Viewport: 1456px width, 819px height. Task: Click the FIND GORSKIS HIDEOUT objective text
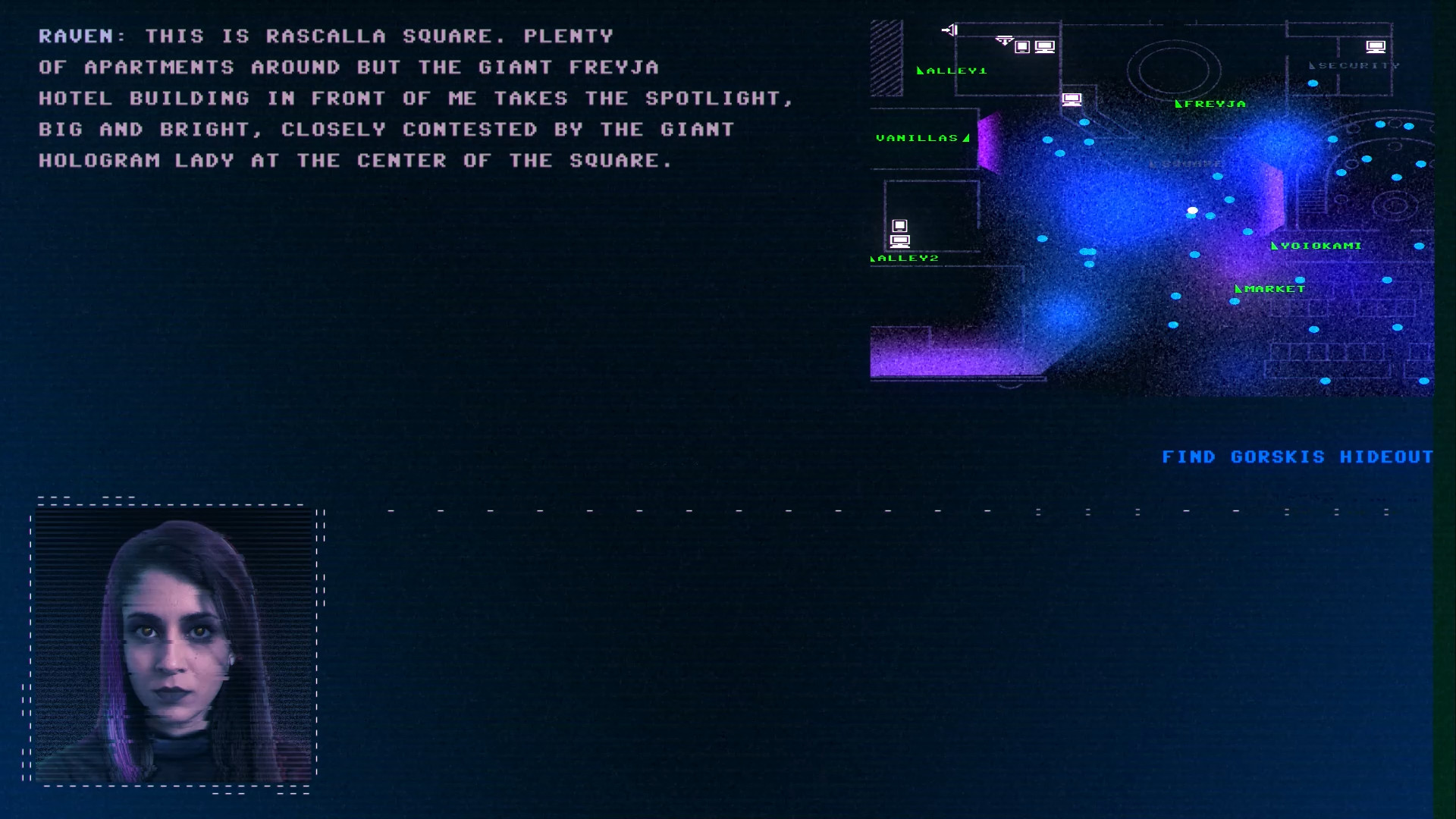(1297, 457)
